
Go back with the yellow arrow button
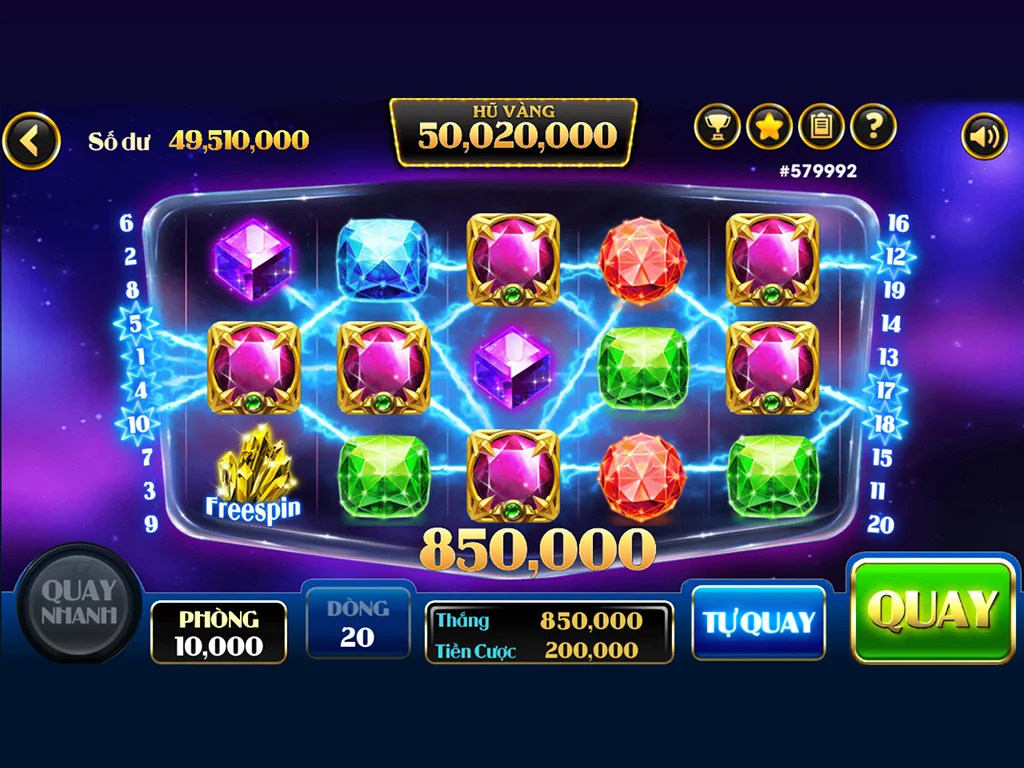click(x=31, y=141)
